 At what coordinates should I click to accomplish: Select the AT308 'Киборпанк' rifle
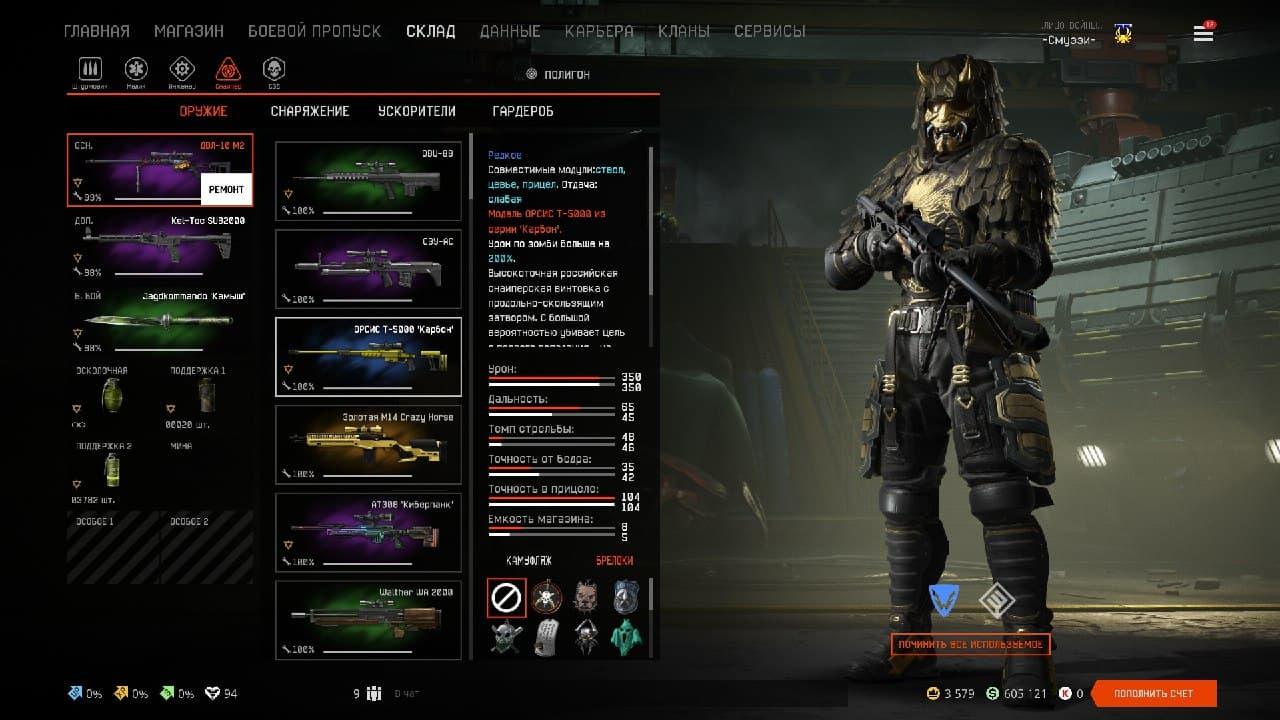pyautogui.click(x=368, y=533)
